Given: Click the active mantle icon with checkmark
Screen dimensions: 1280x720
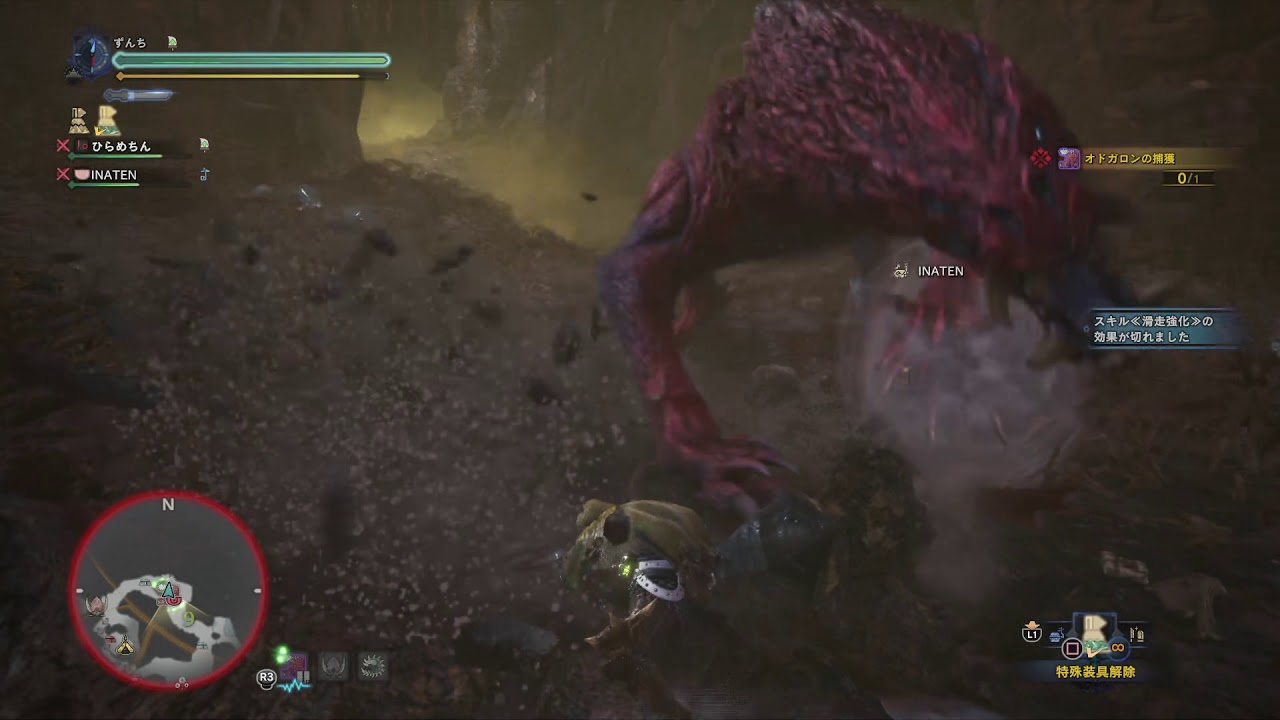Looking at the screenshot, I should 107,121.
